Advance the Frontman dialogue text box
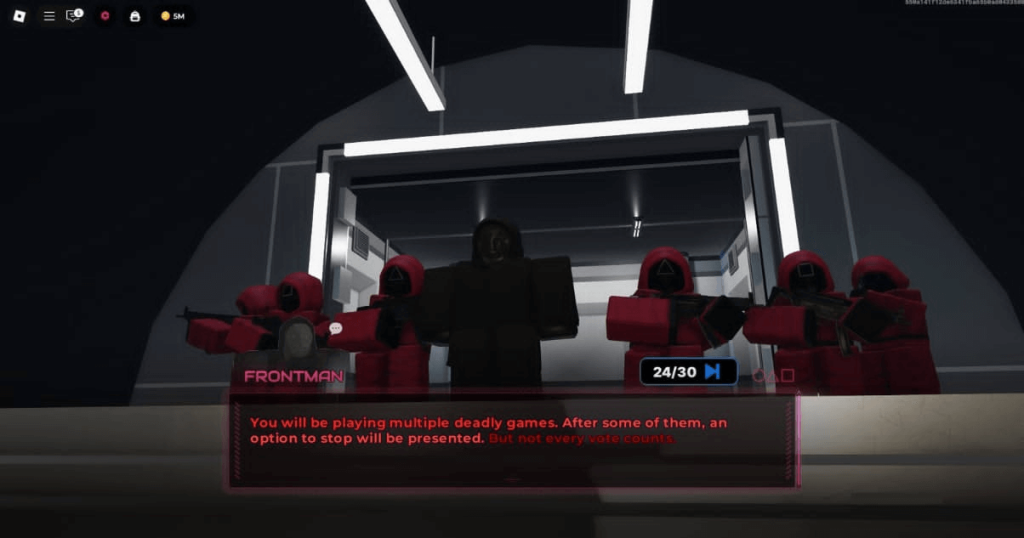The height and width of the screenshot is (538, 1024). pos(512,440)
